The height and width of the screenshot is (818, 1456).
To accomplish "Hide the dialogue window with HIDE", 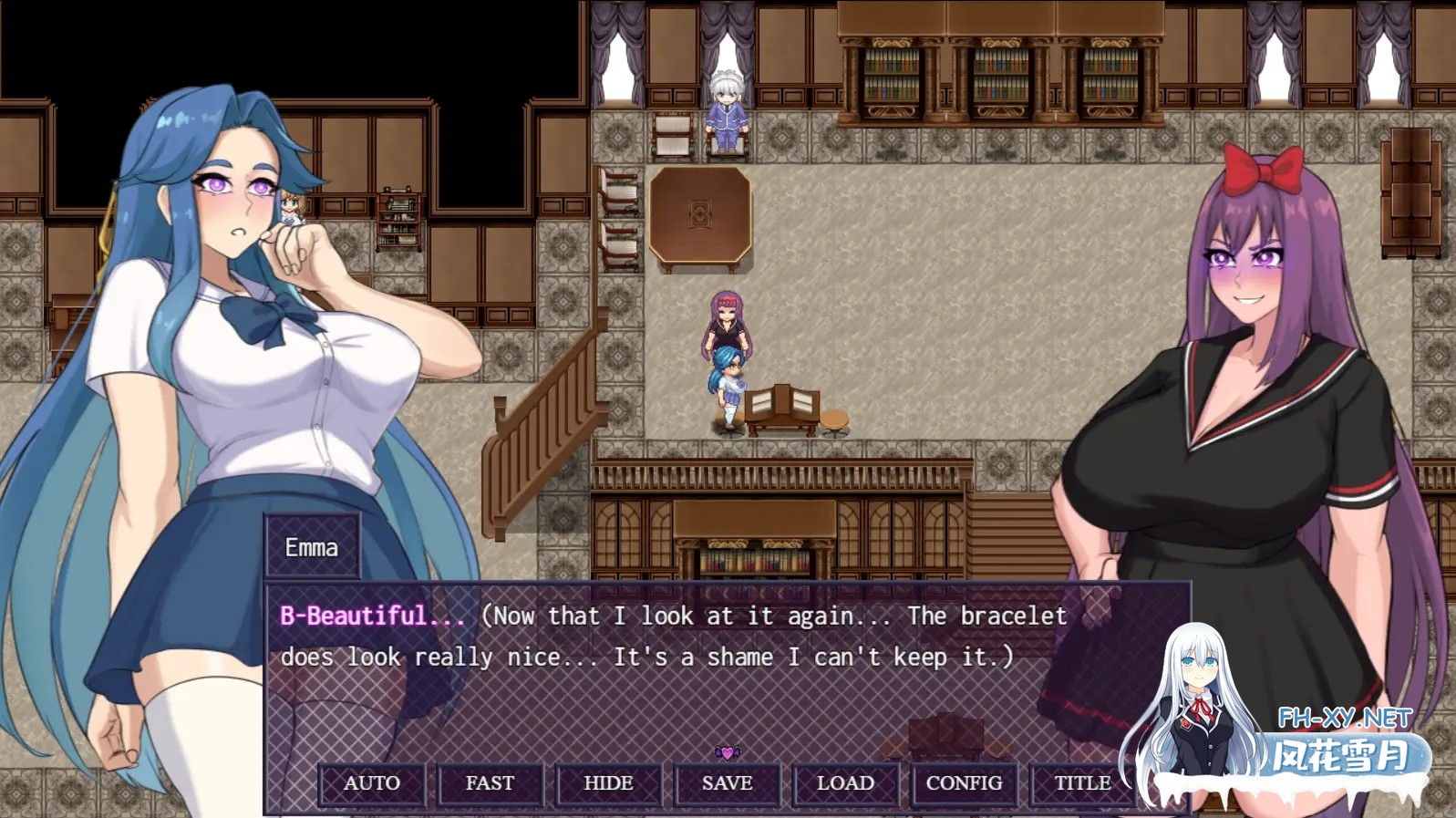I will 608,783.
